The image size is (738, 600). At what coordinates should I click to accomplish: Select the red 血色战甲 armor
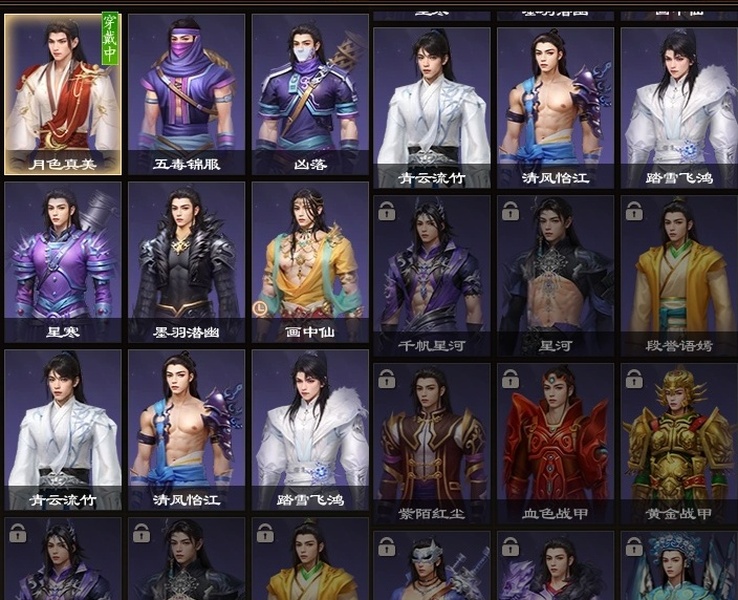coord(556,444)
